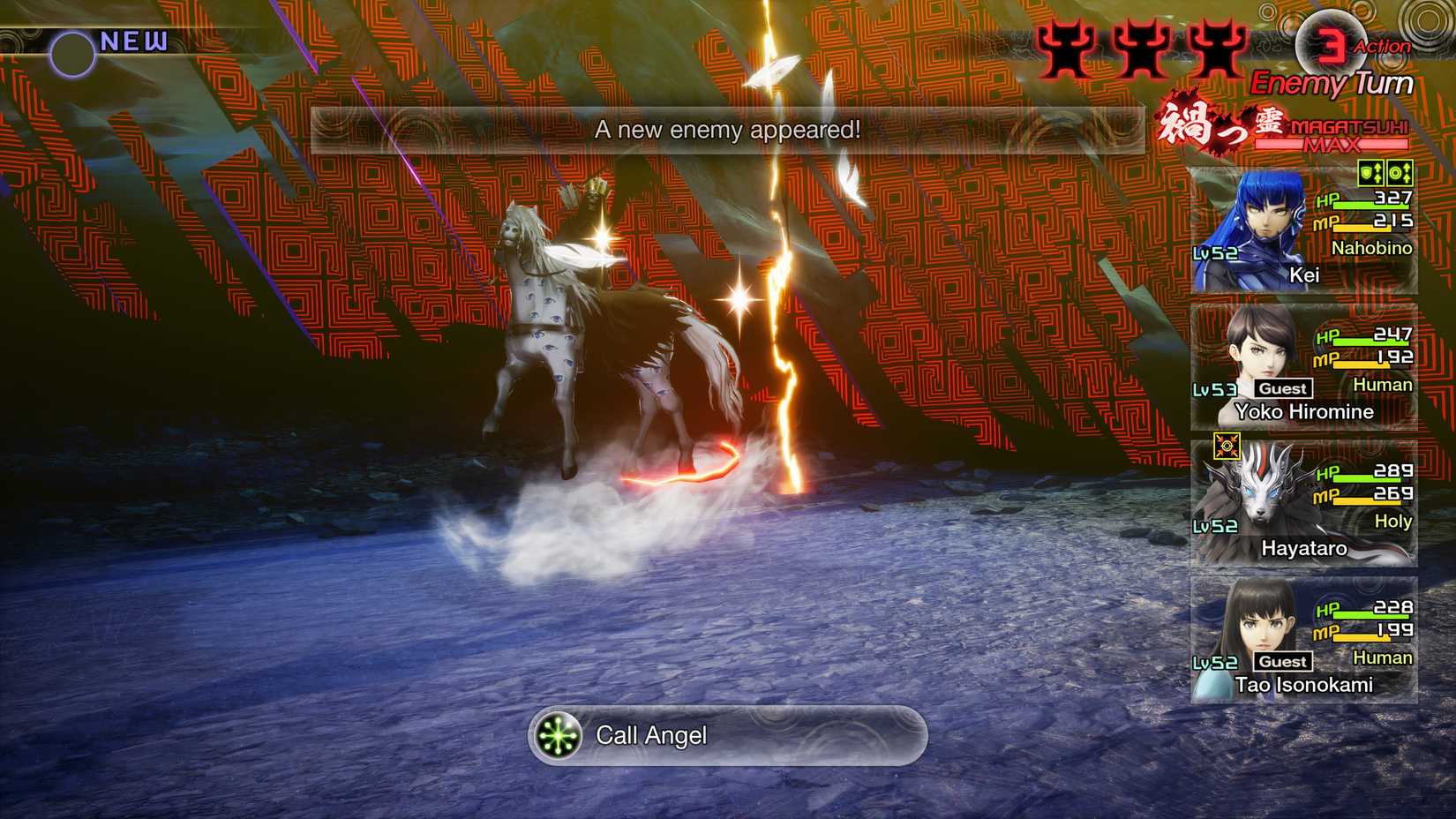Click the green Call Angel skill icon
Image resolution: width=1456 pixels, height=819 pixels.
tap(556, 735)
